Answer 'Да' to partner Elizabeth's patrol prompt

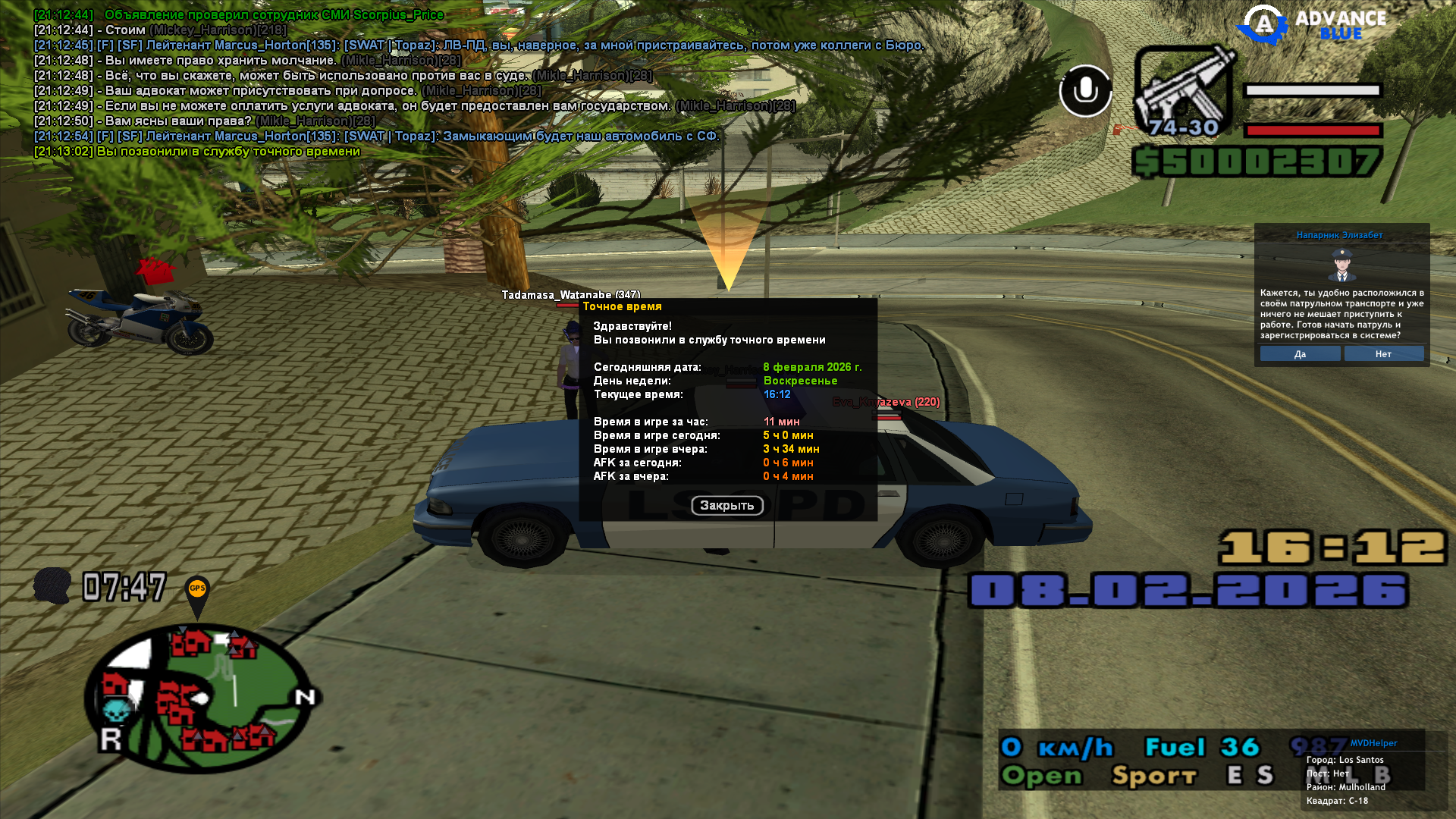1300,354
